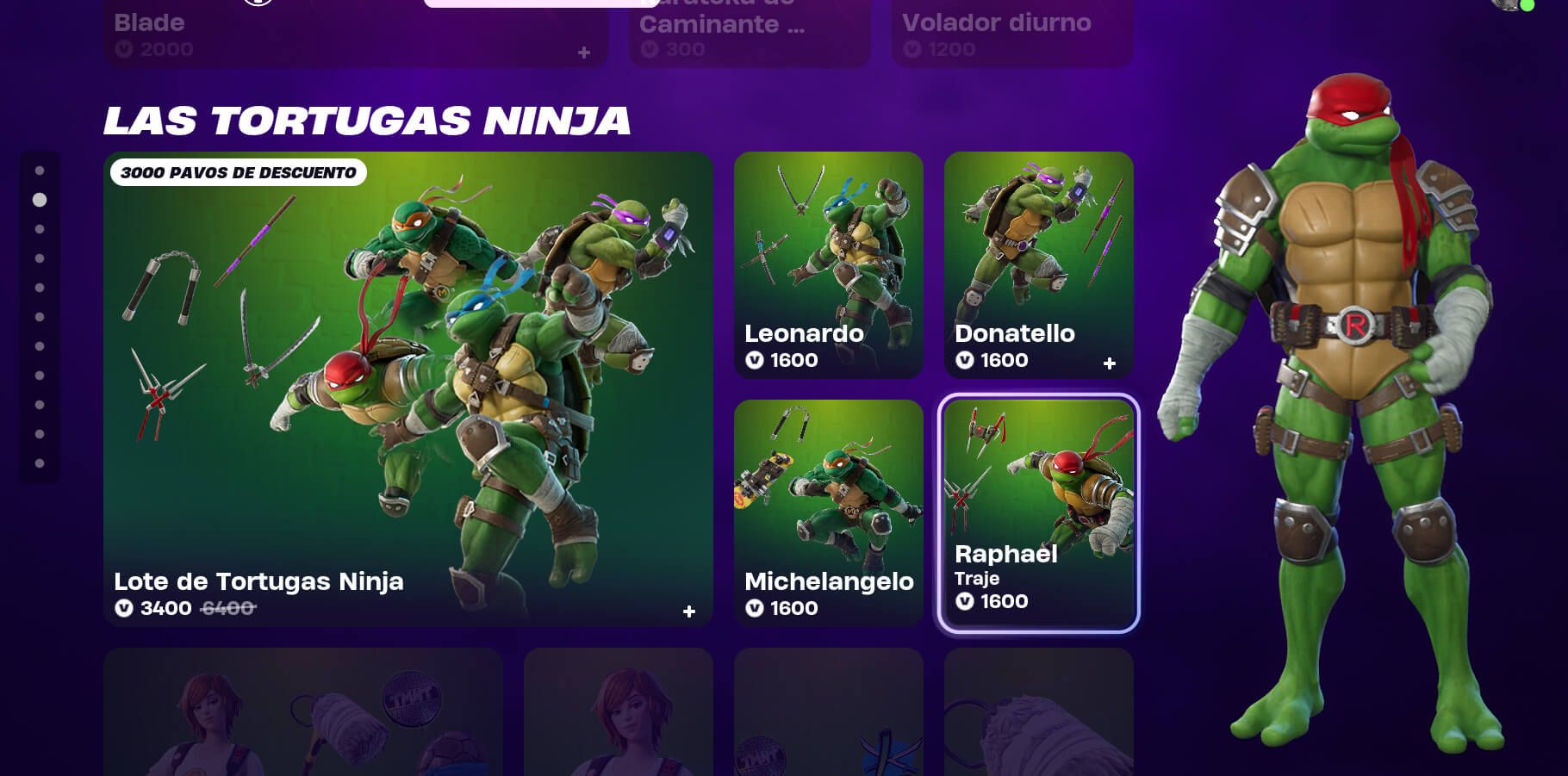Open the Michelangelo outfit card

pos(829,508)
